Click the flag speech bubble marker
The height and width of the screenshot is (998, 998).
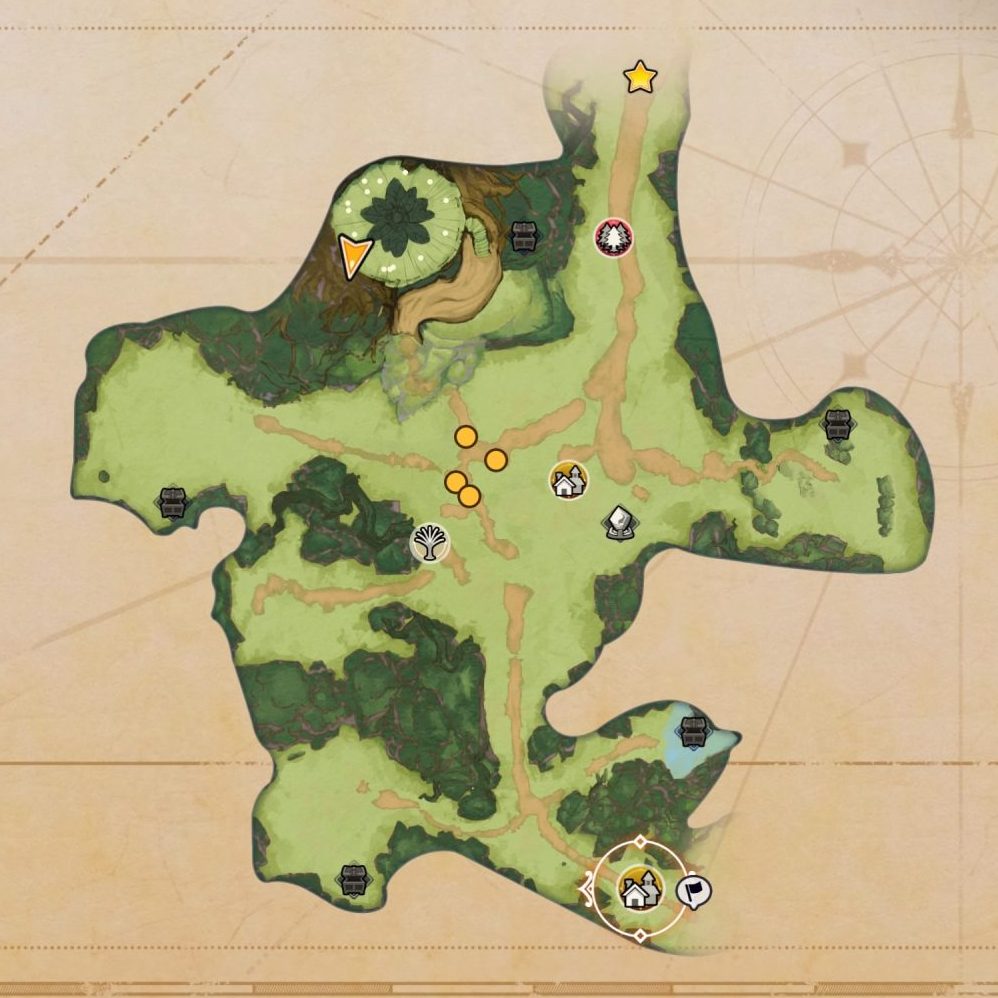click(x=694, y=890)
